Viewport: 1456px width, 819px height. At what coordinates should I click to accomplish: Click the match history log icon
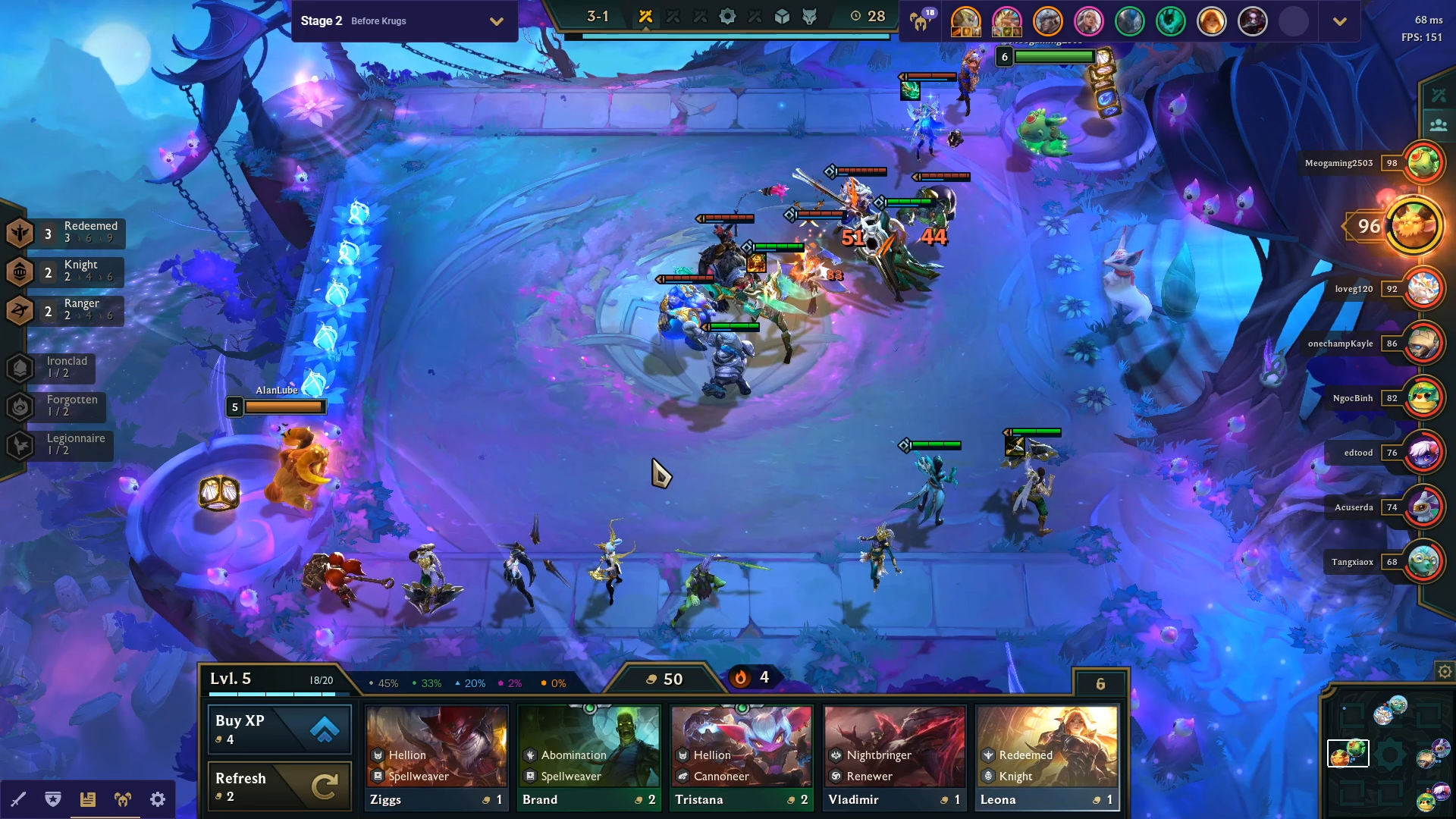pyautogui.click(x=89, y=799)
